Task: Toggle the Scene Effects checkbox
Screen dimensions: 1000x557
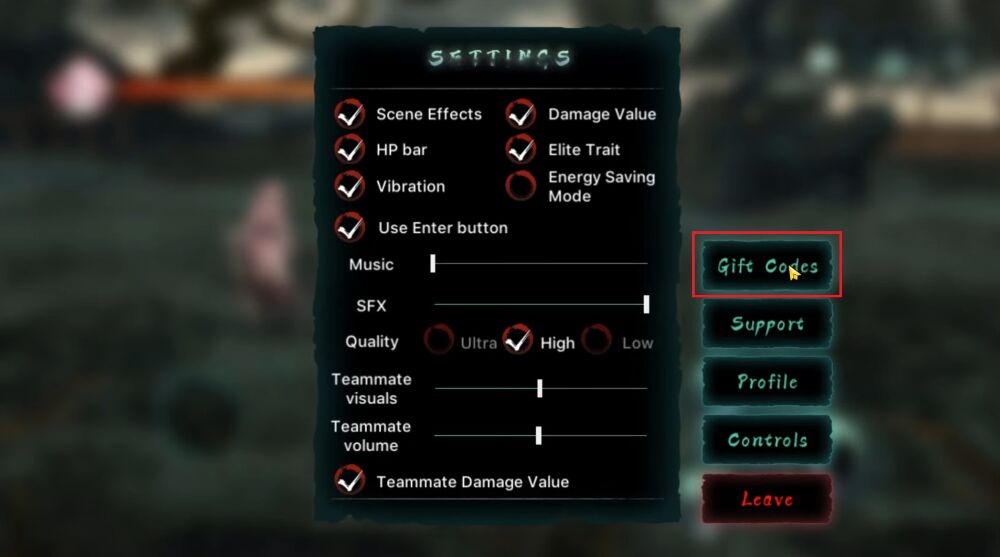Action: pos(350,114)
